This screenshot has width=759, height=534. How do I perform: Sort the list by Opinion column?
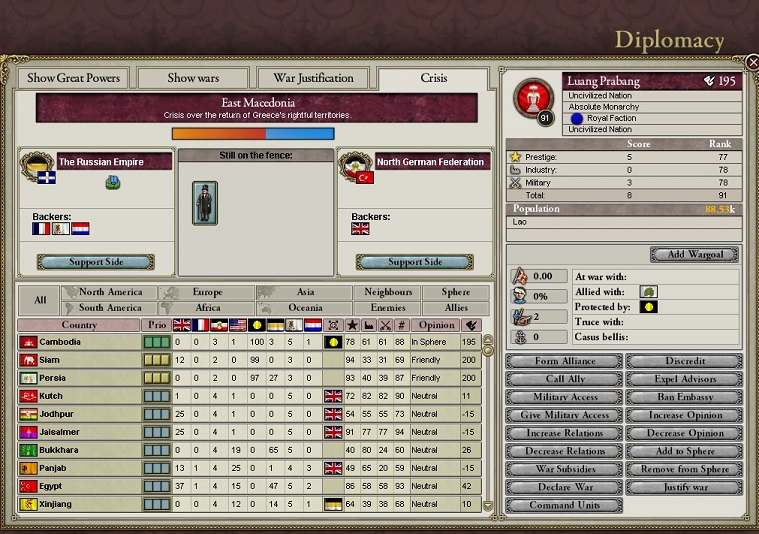(x=437, y=325)
